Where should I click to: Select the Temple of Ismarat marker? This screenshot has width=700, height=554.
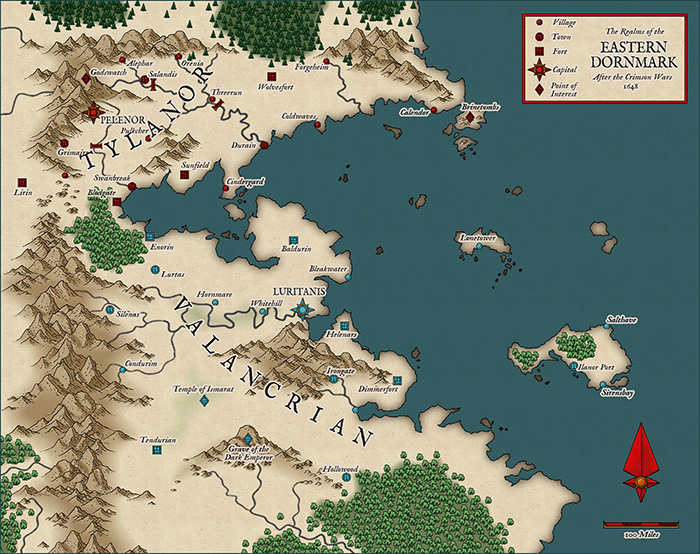[x=203, y=401]
